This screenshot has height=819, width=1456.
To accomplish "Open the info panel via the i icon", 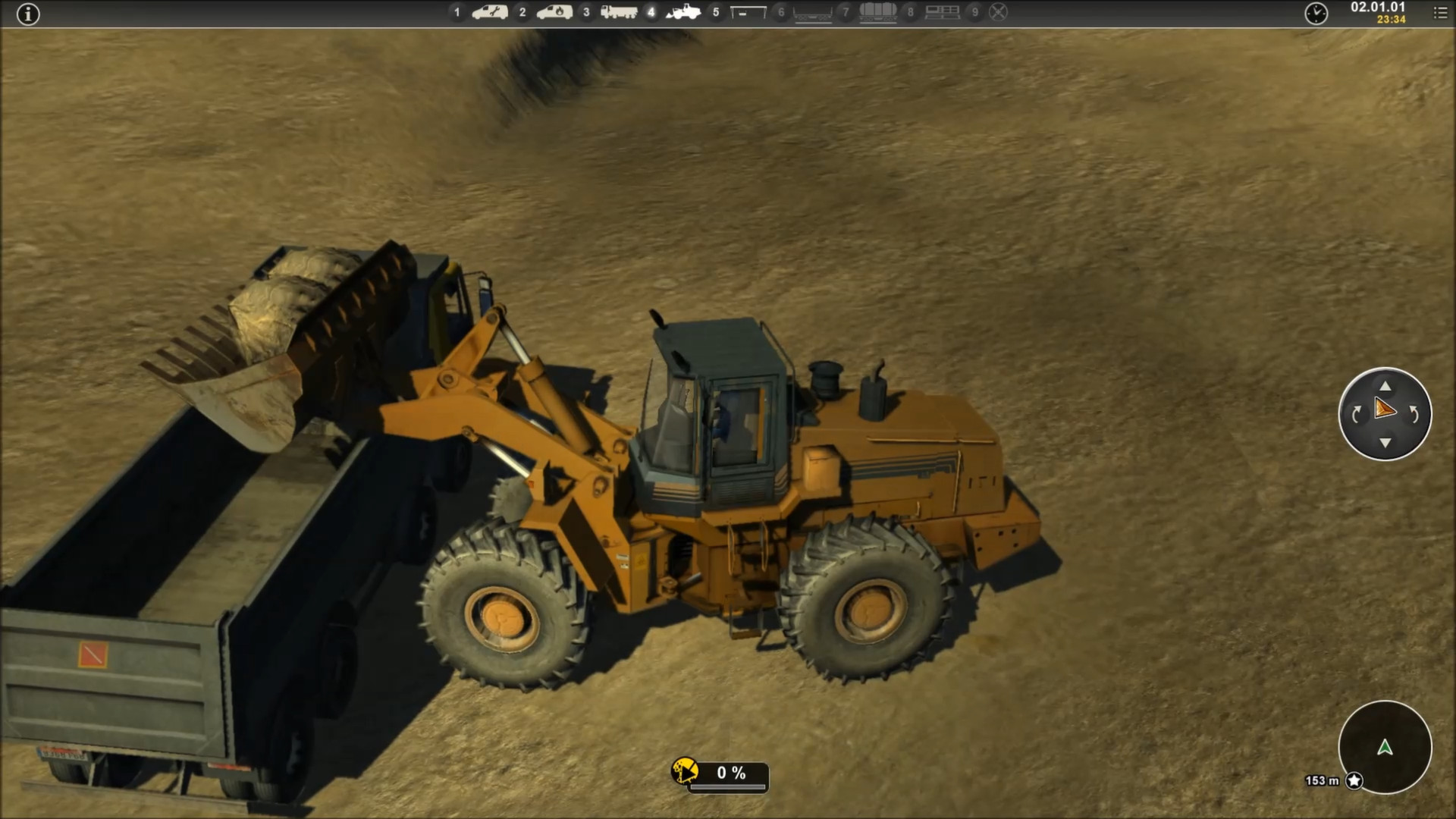I will (x=28, y=14).
